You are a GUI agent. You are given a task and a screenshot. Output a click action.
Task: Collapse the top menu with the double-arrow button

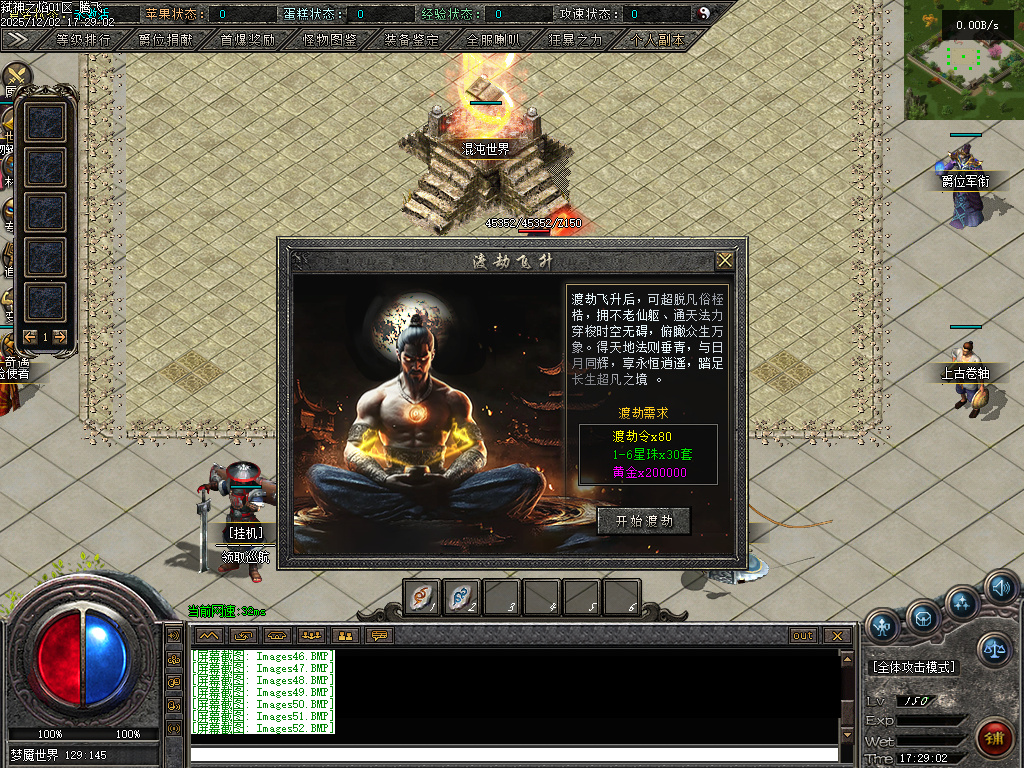tap(16, 39)
